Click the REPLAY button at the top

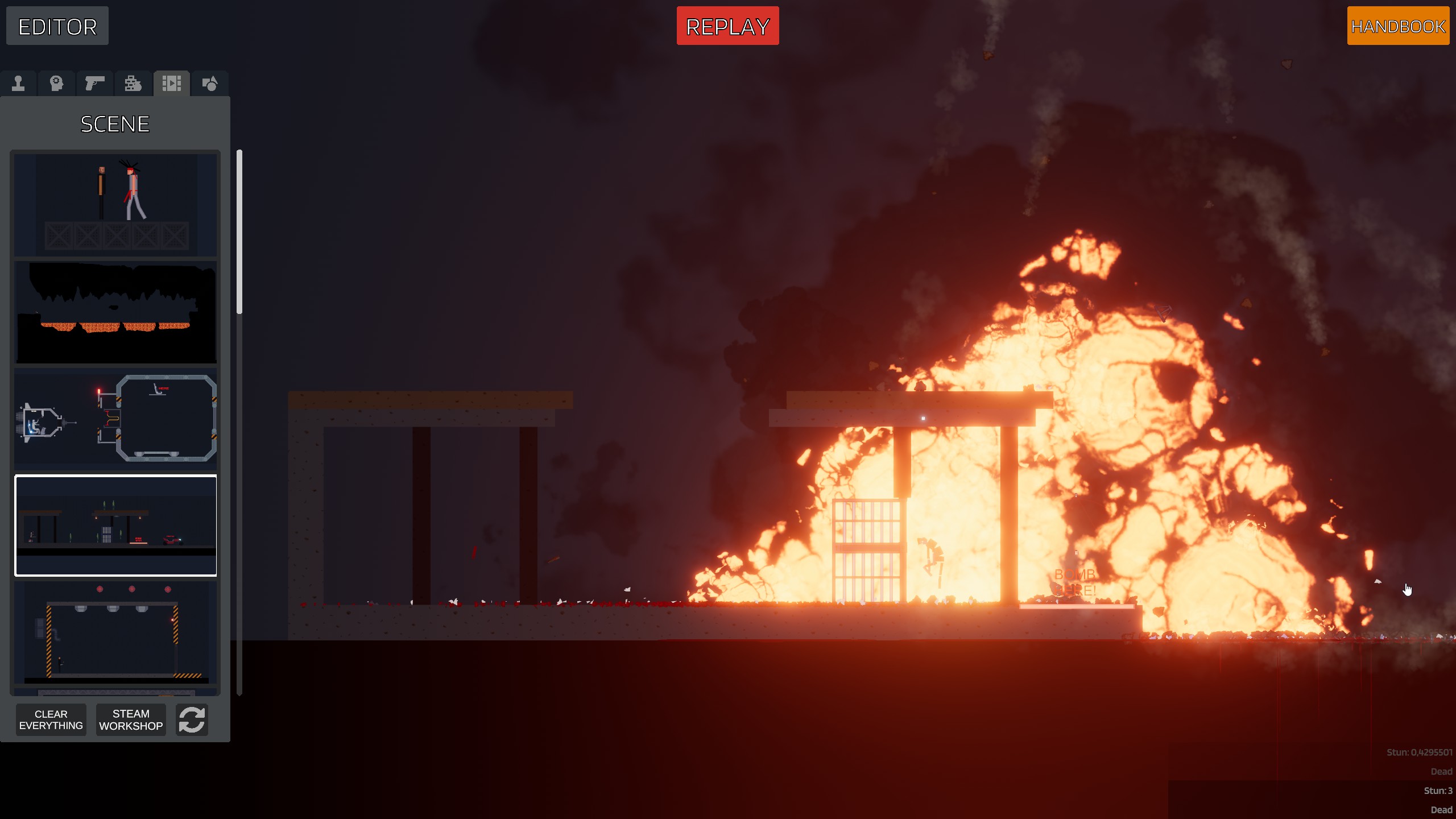point(728,25)
